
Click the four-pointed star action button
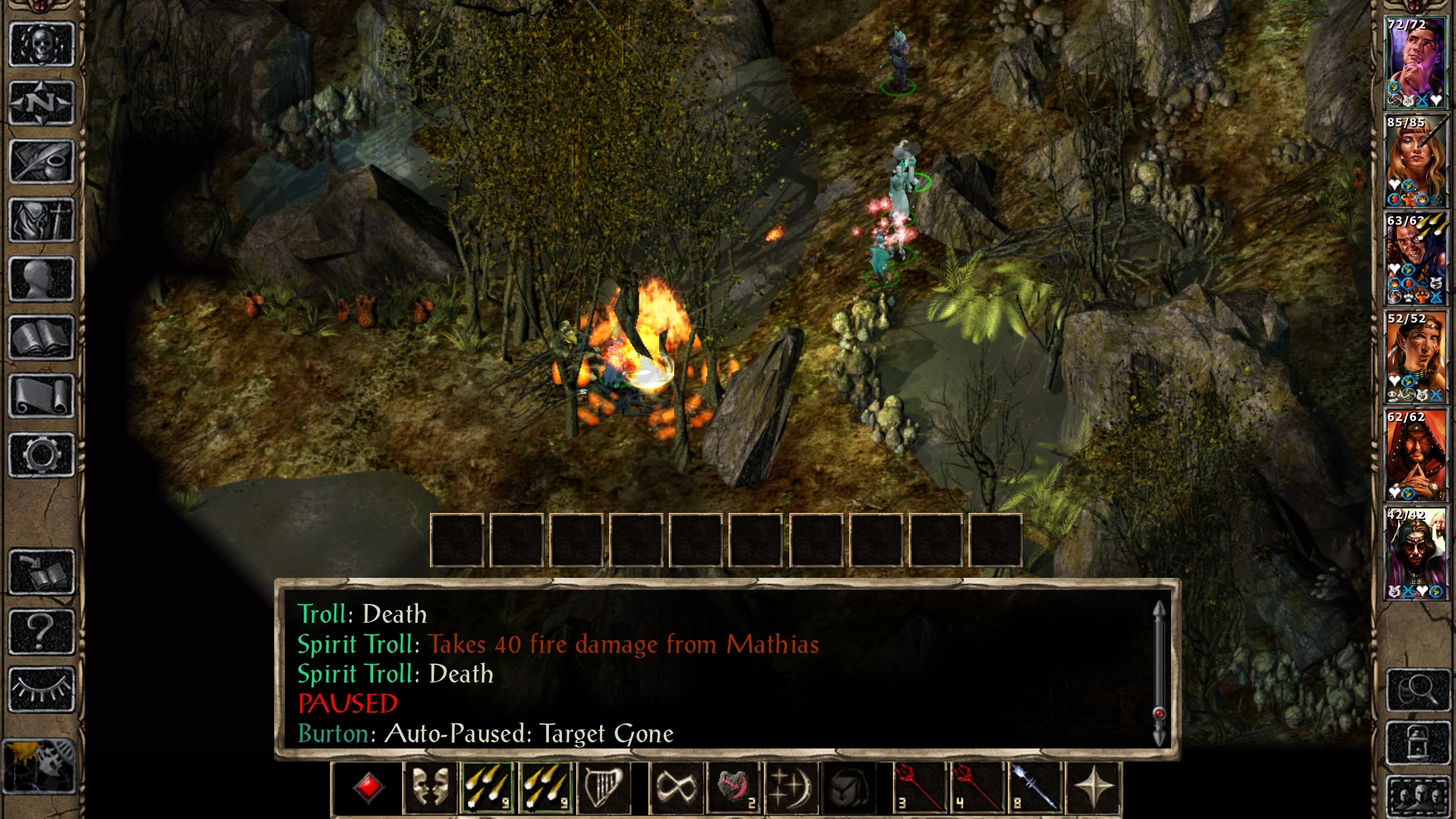[1094, 788]
